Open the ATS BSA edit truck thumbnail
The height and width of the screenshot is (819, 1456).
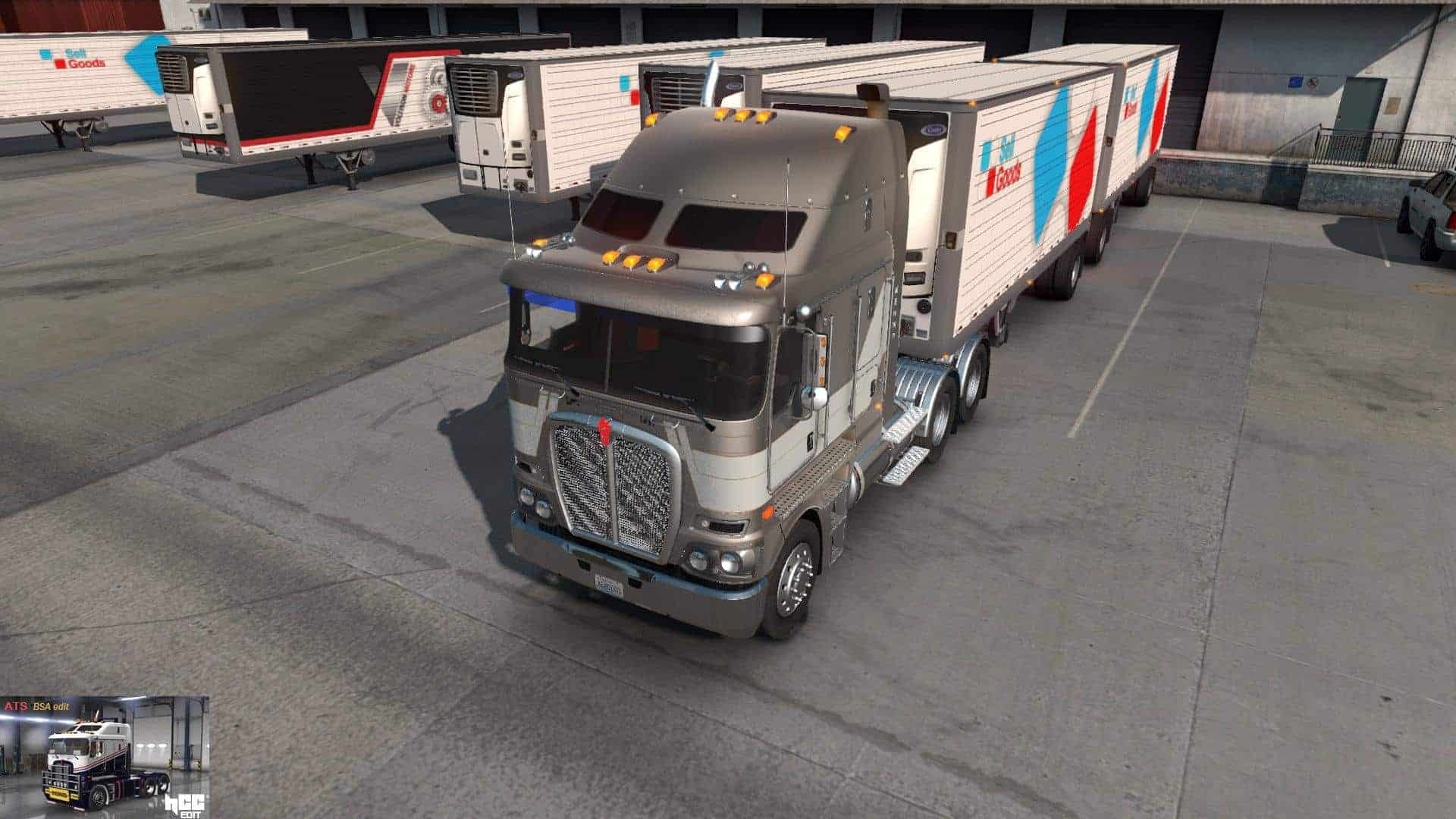coord(104,757)
